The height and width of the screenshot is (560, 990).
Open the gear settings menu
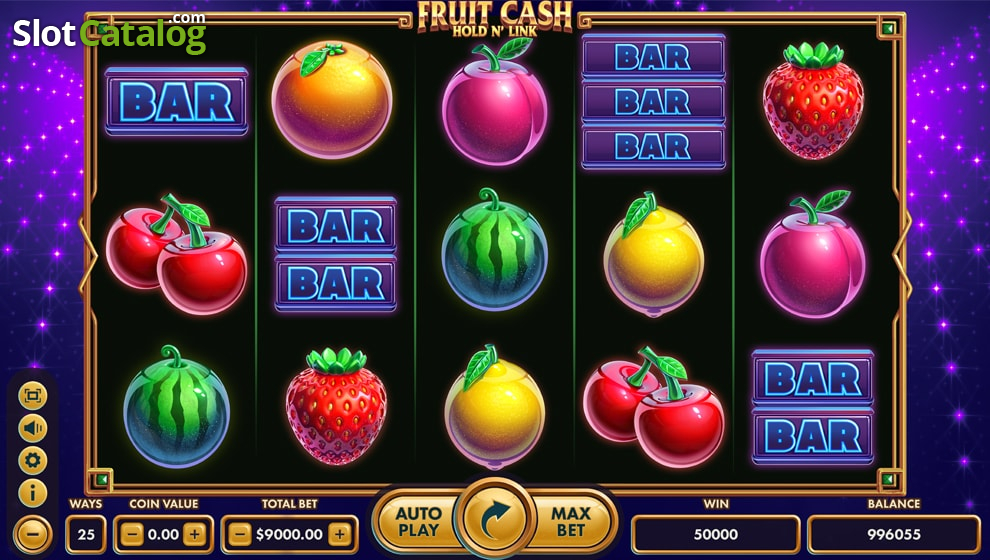click(x=33, y=460)
